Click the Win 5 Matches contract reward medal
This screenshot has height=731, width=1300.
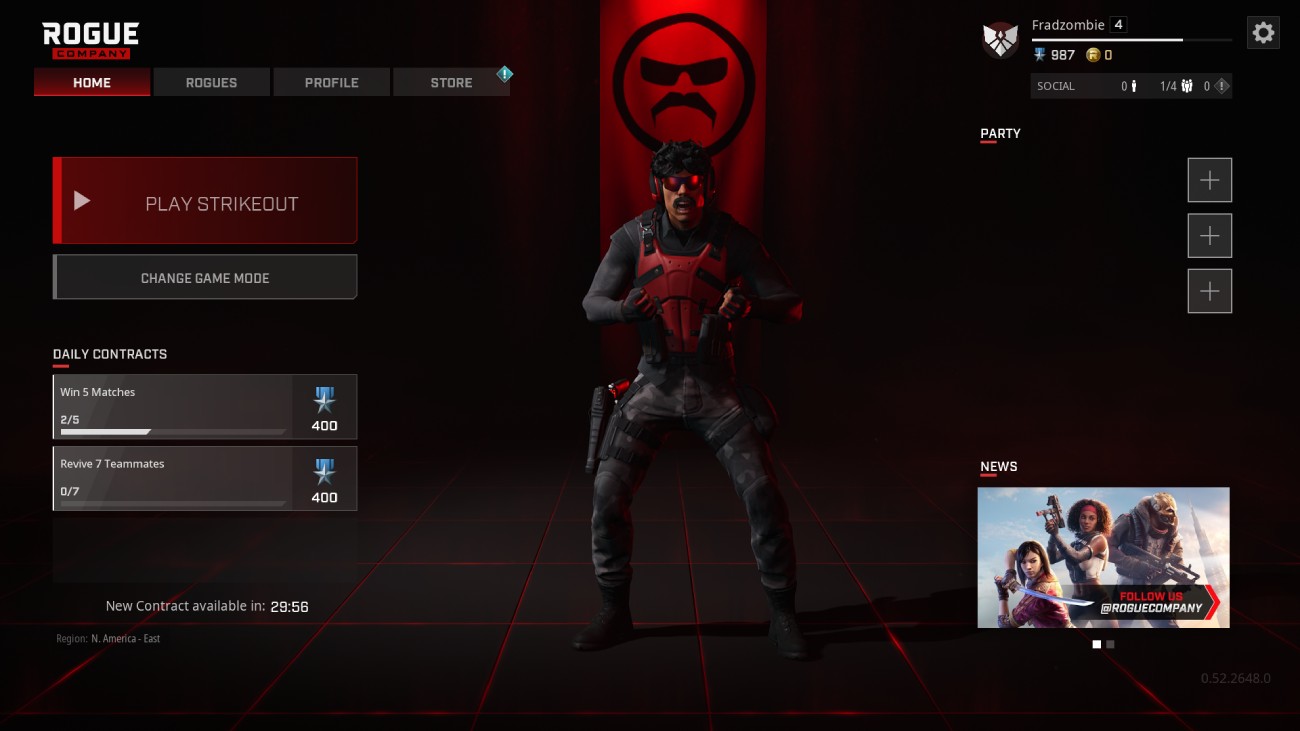tap(323, 399)
